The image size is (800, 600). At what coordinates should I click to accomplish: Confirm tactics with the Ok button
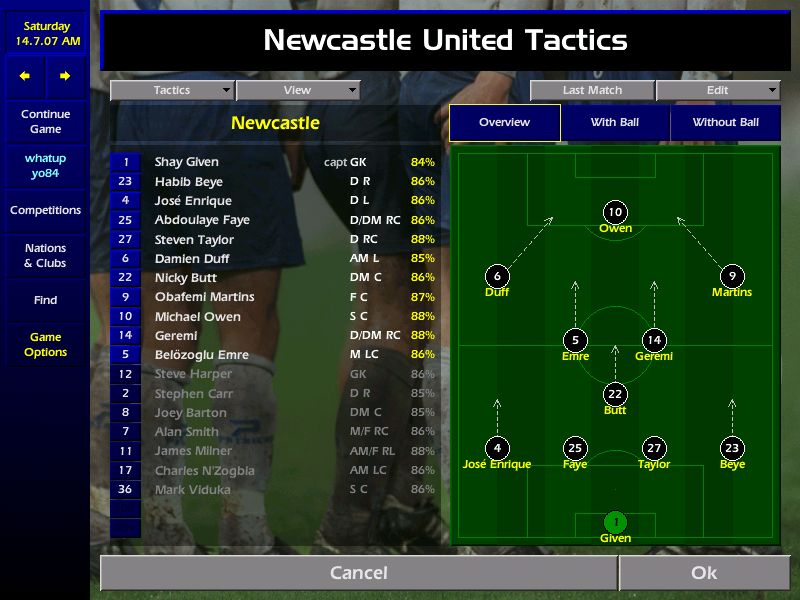[704, 573]
